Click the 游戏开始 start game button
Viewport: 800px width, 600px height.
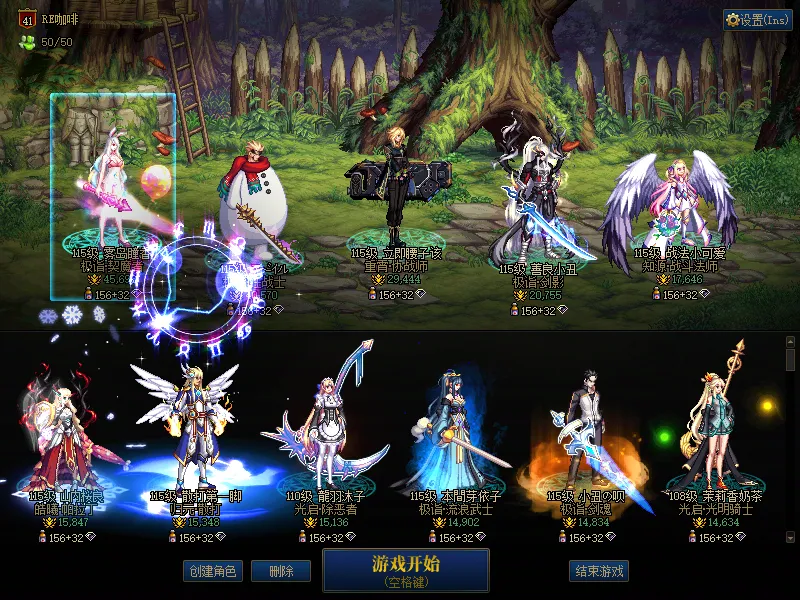tap(405, 569)
